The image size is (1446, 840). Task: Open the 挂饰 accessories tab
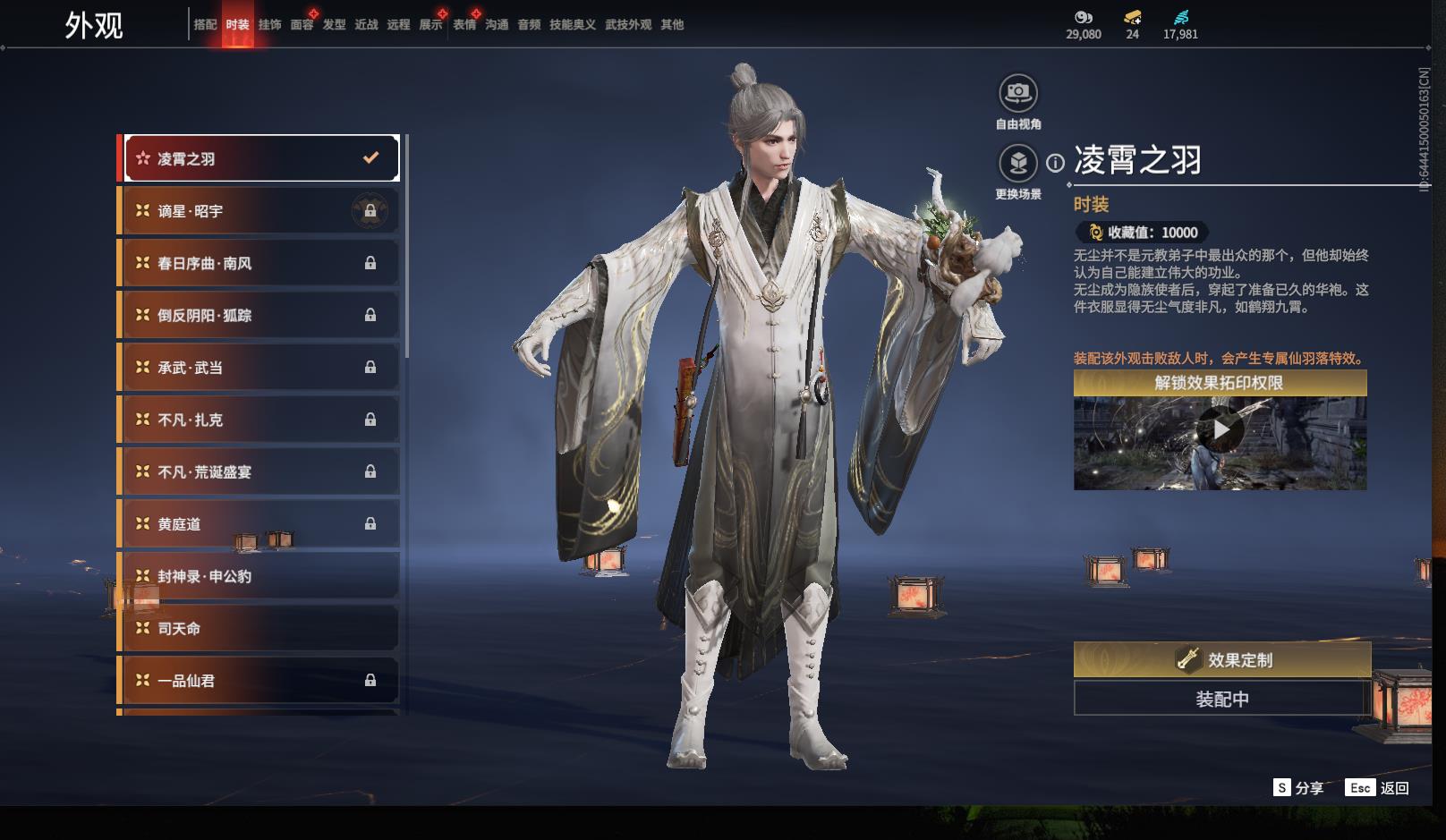(x=269, y=25)
